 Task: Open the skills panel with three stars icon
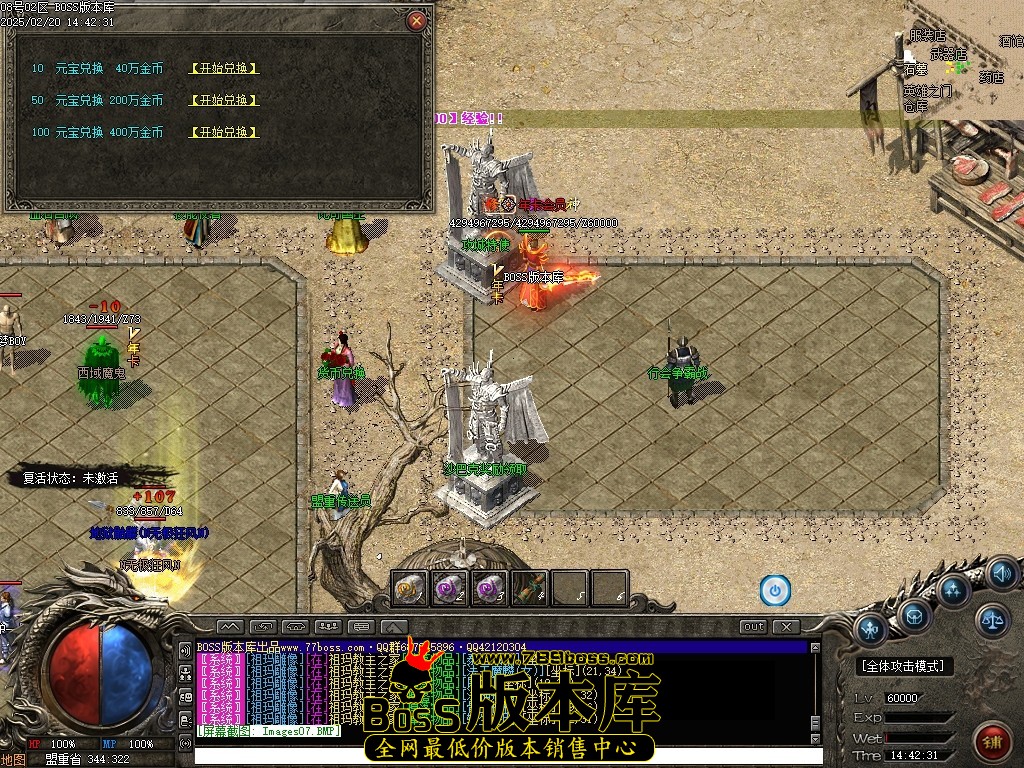pyautogui.click(x=953, y=589)
